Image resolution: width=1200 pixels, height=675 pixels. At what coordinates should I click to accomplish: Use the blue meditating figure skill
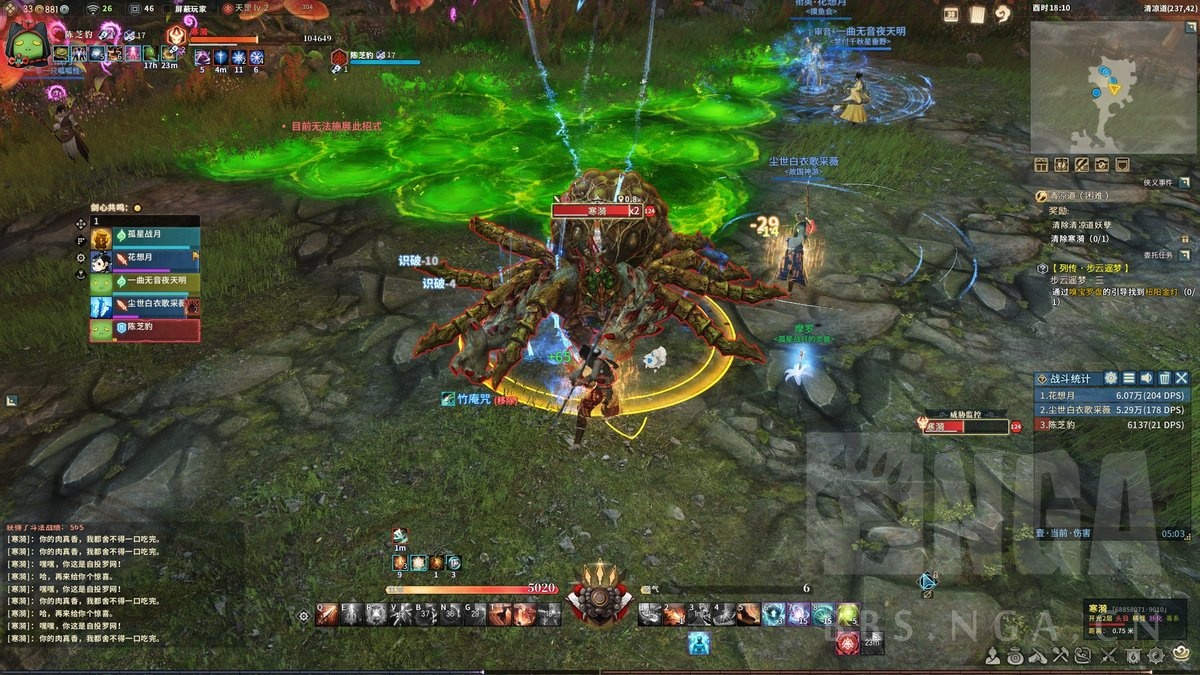(697, 643)
